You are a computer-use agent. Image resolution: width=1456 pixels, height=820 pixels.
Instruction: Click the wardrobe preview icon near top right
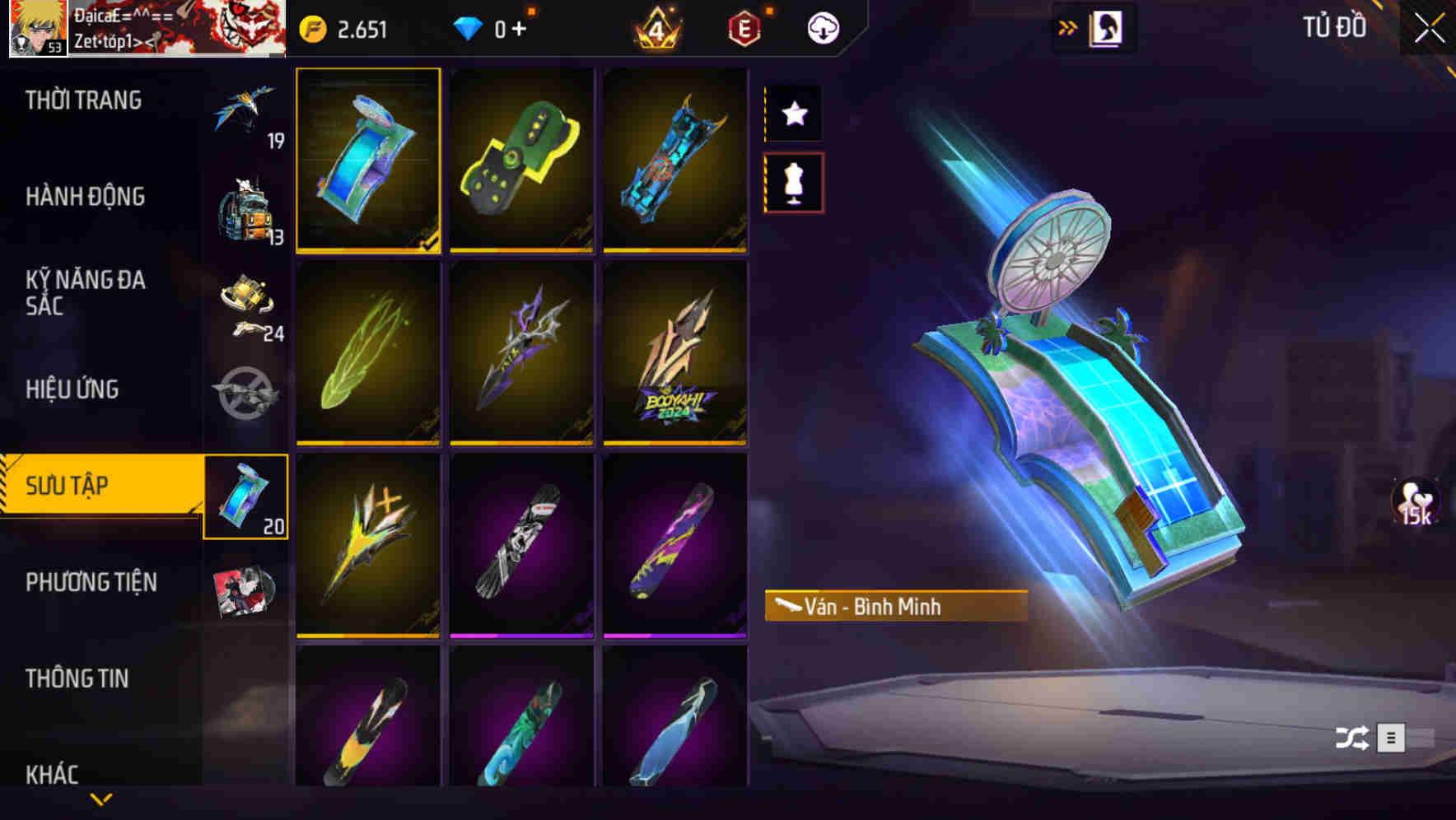1106,26
